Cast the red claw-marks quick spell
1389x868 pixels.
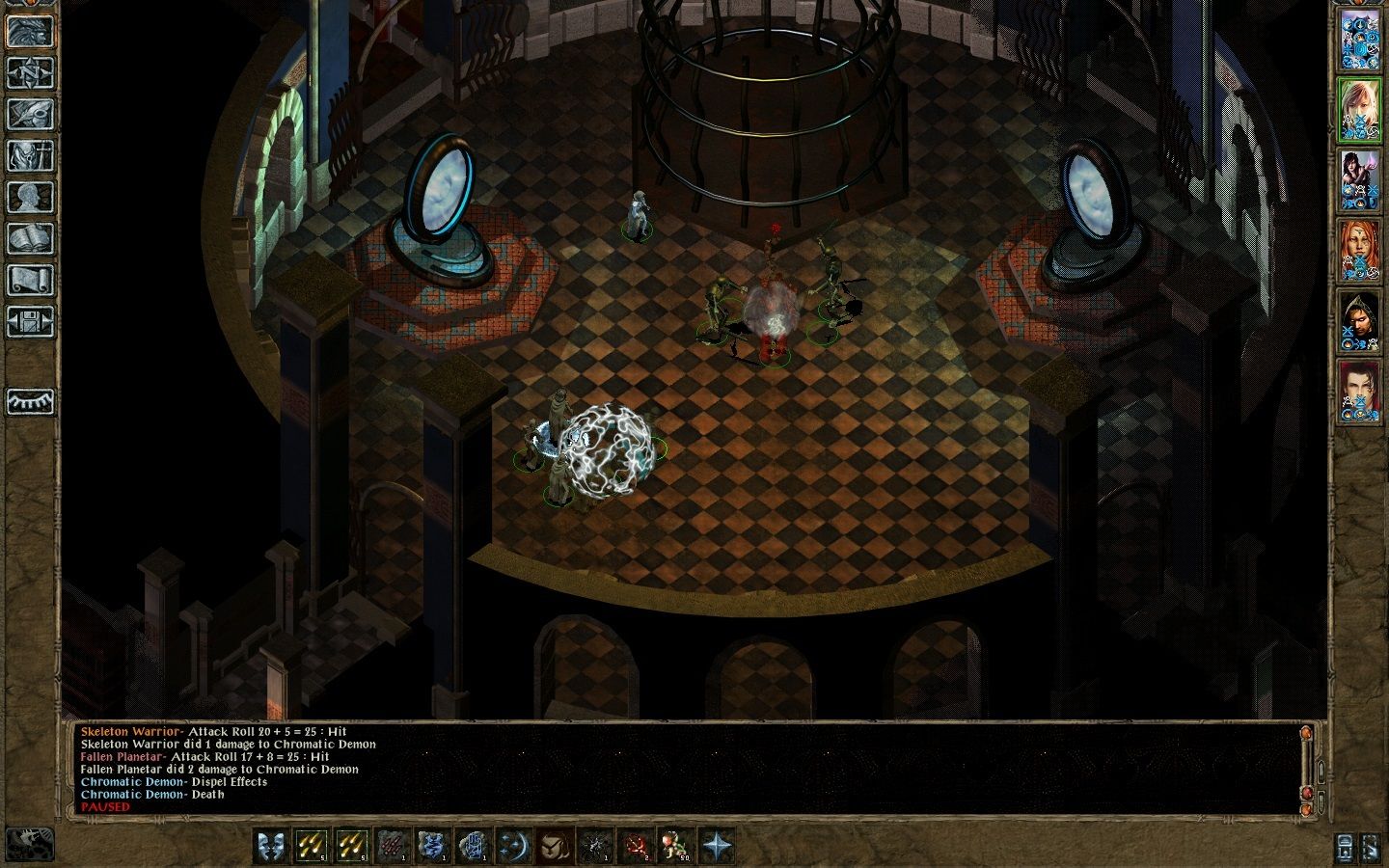pos(393,846)
